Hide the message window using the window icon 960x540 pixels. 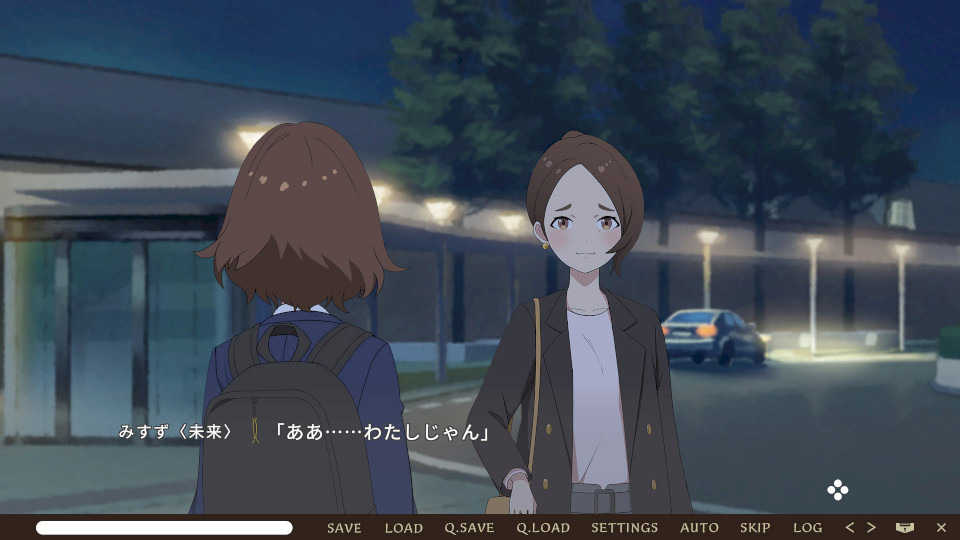point(905,527)
